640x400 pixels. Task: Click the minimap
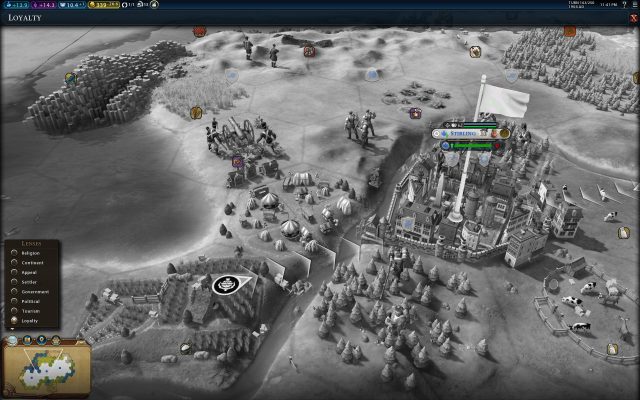[x=46, y=367]
